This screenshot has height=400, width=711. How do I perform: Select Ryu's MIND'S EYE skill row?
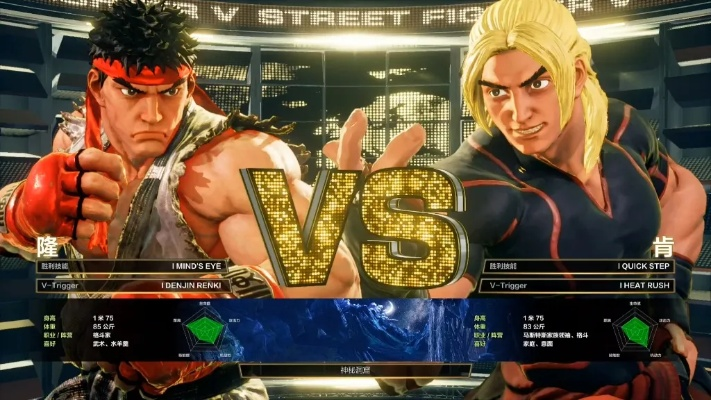131,266
